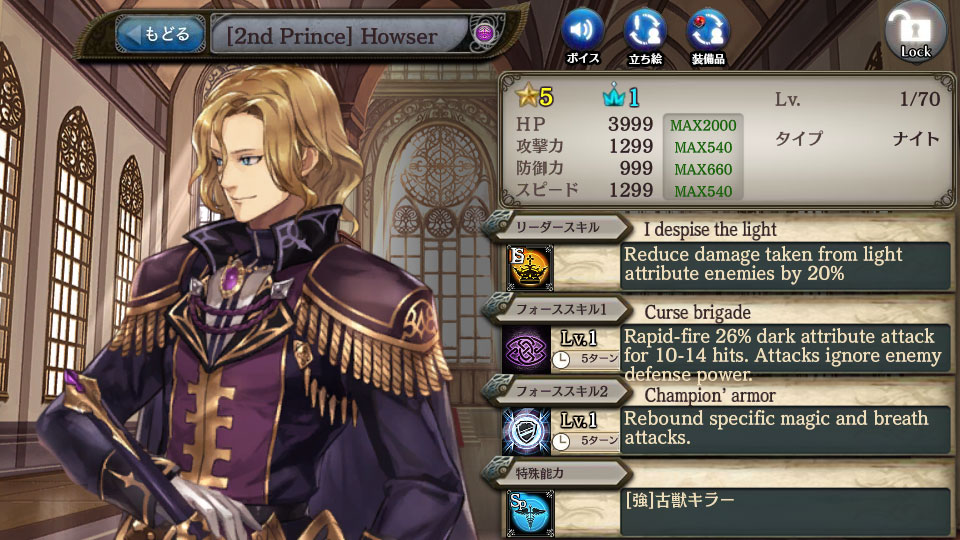Image resolution: width=960 pixels, height=540 pixels.
Task: Click the purple attribute orb beside Howser's name
Action: (x=483, y=35)
